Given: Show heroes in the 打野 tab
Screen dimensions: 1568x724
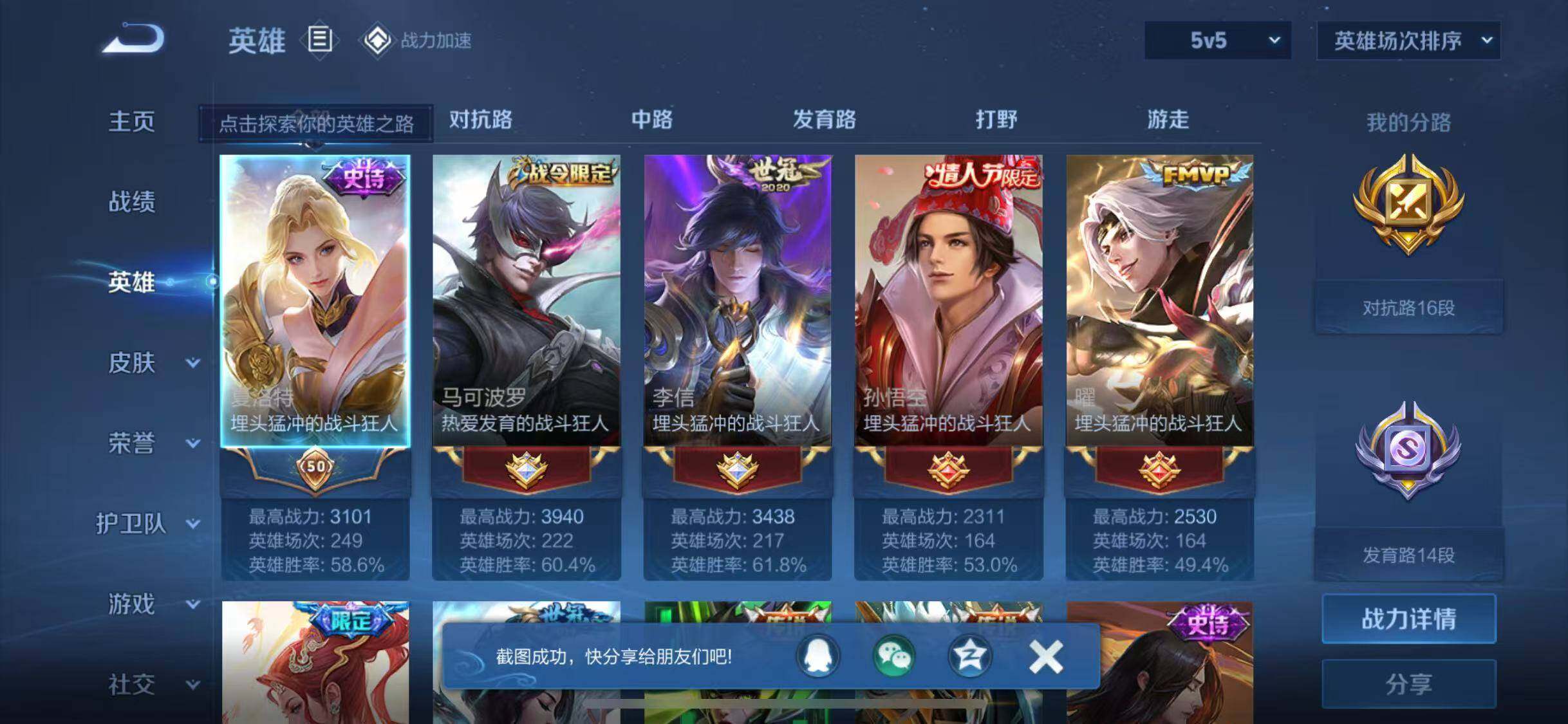Looking at the screenshot, I should [x=996, y=120].
